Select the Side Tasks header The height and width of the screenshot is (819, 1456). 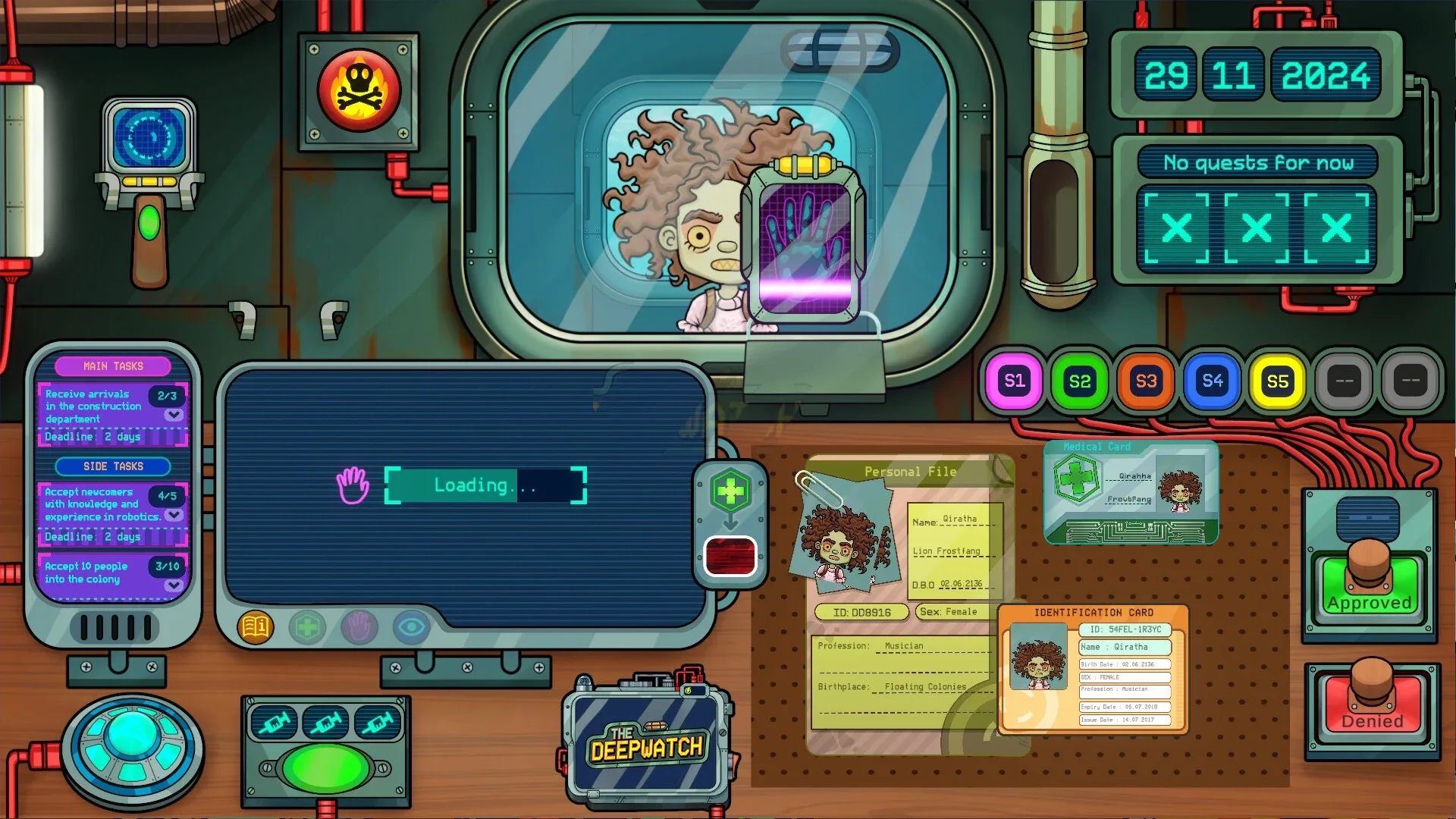(113, 466)
